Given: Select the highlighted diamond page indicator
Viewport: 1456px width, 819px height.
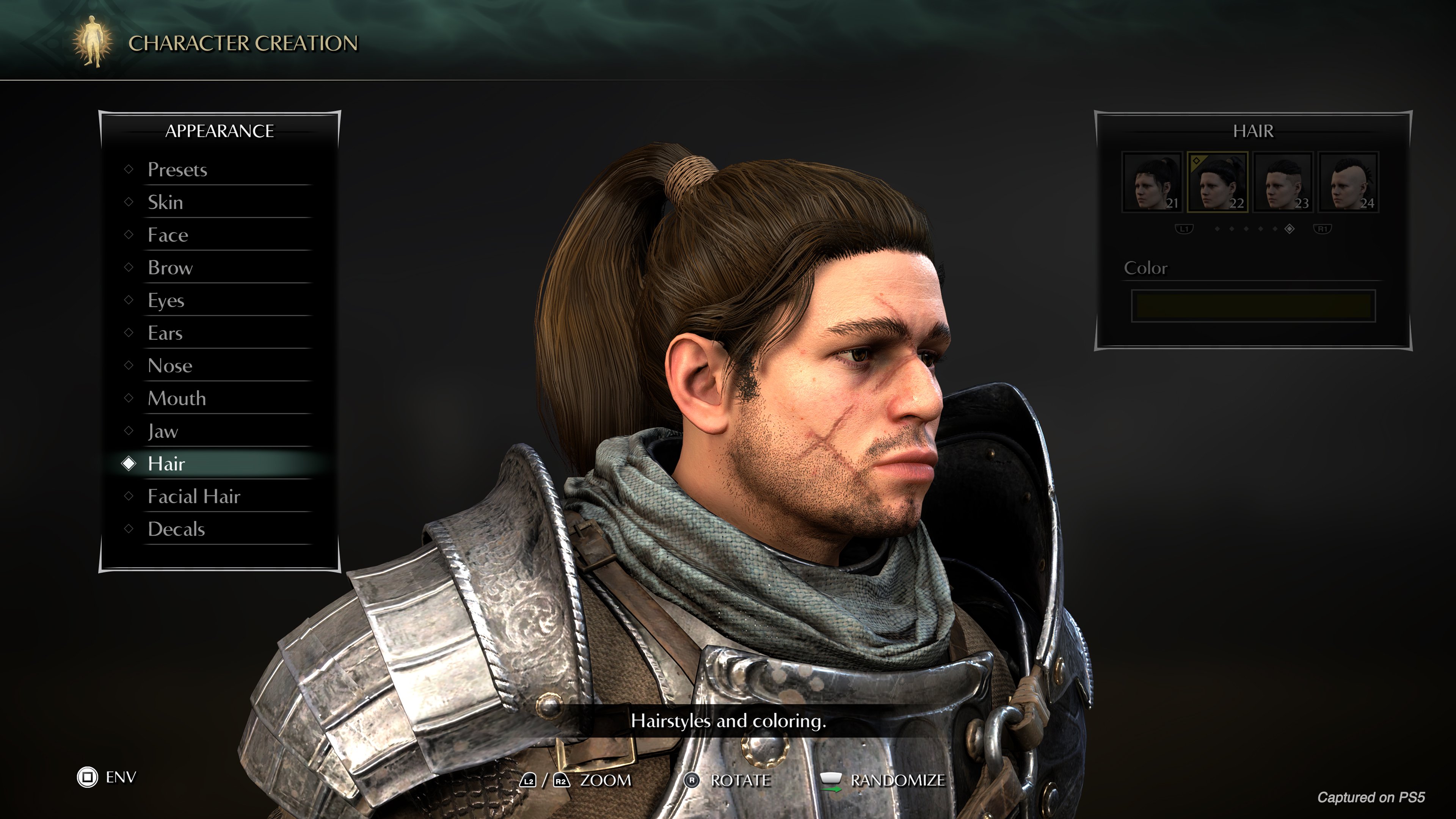Looking at the screenshot, I should (x=1290, y=229).
